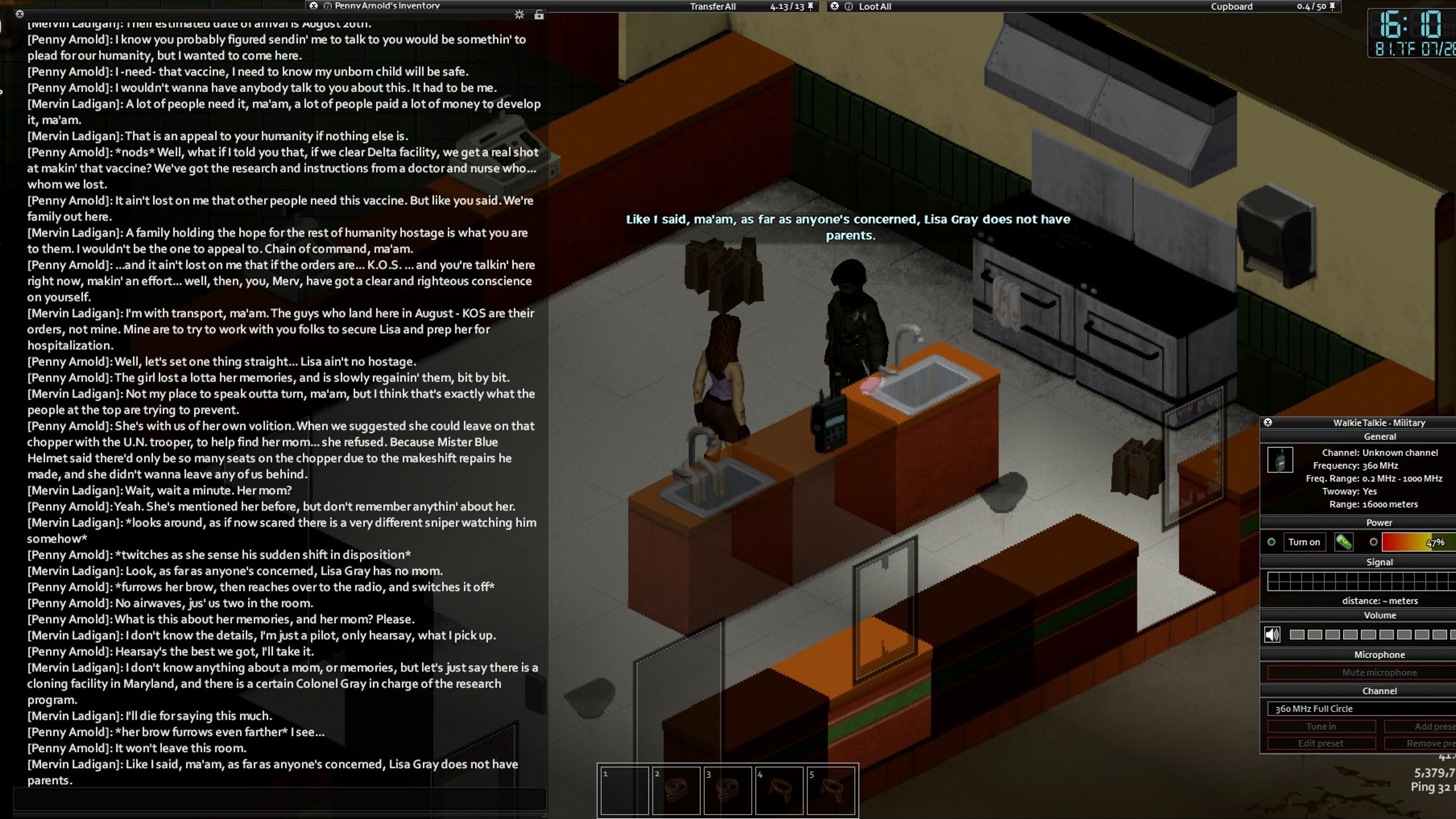Screen dimensions: 1456x819
Task: Click the Edit preset button
Action: (x=1320, y=743)
